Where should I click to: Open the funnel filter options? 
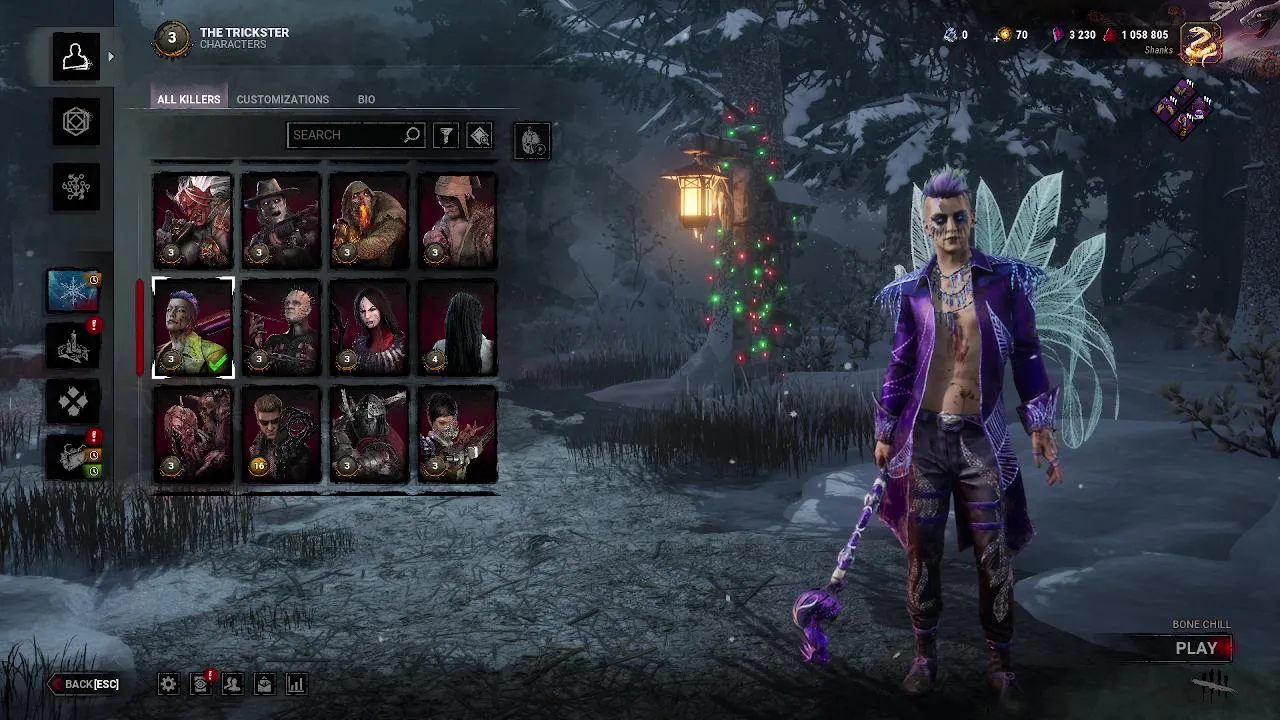click(446, 135)
